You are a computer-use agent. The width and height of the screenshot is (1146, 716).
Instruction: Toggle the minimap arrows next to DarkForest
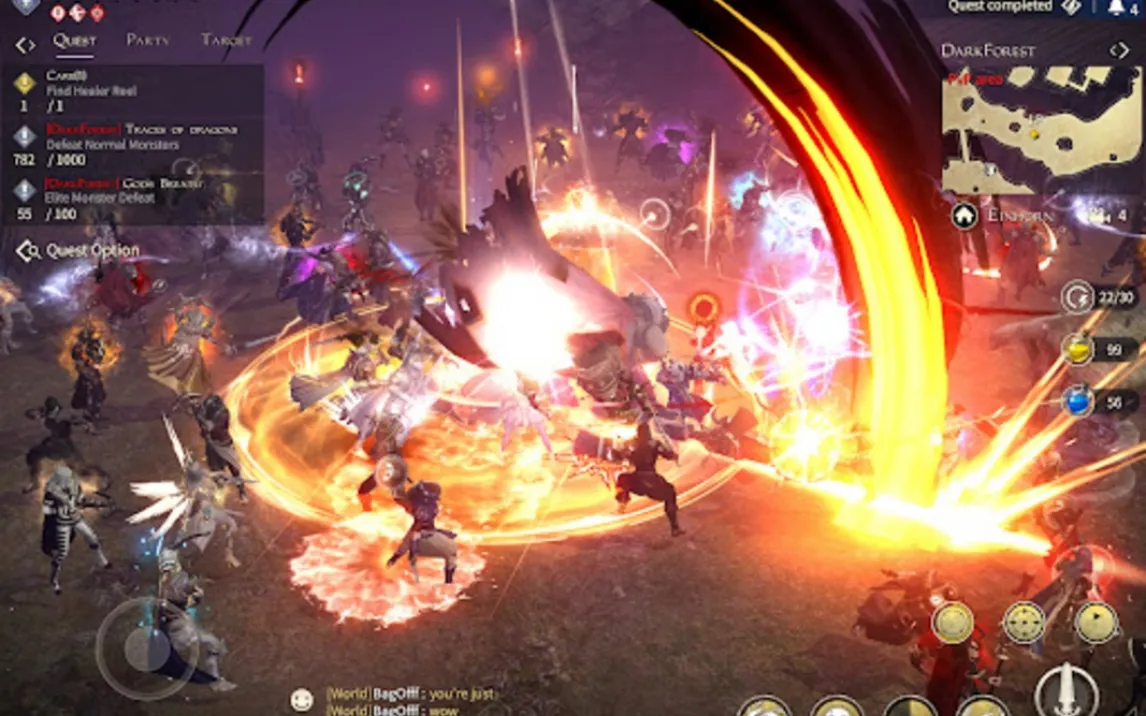[1119, 50]
